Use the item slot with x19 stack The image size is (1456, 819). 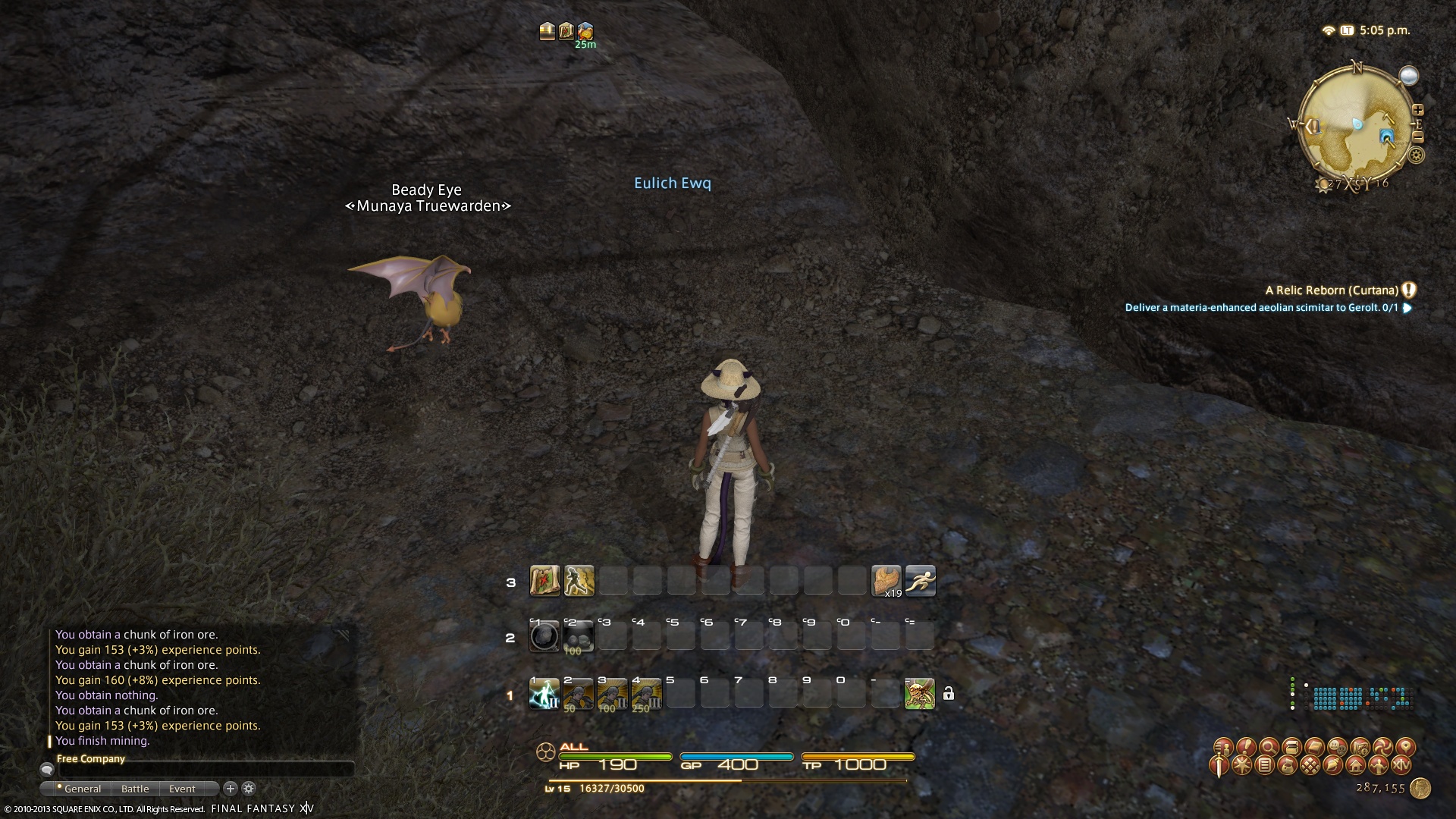(886, 581)
